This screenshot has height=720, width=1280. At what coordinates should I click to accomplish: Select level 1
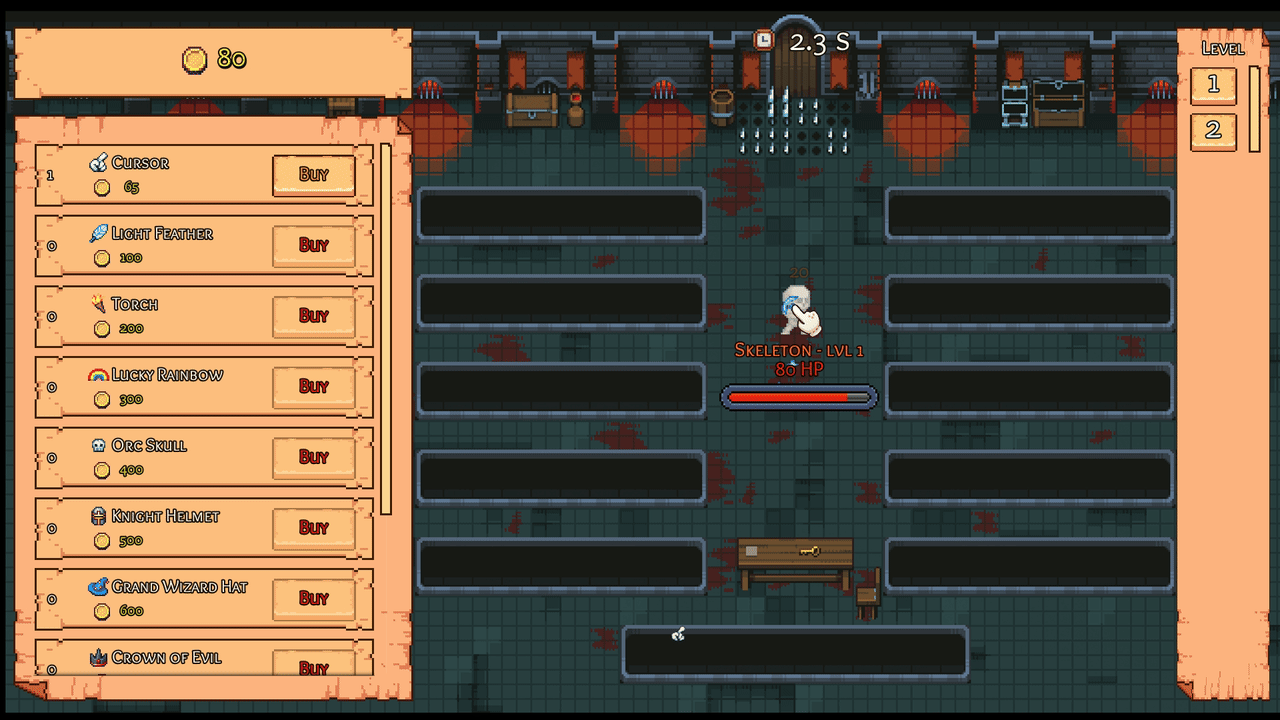[1213, 85]
